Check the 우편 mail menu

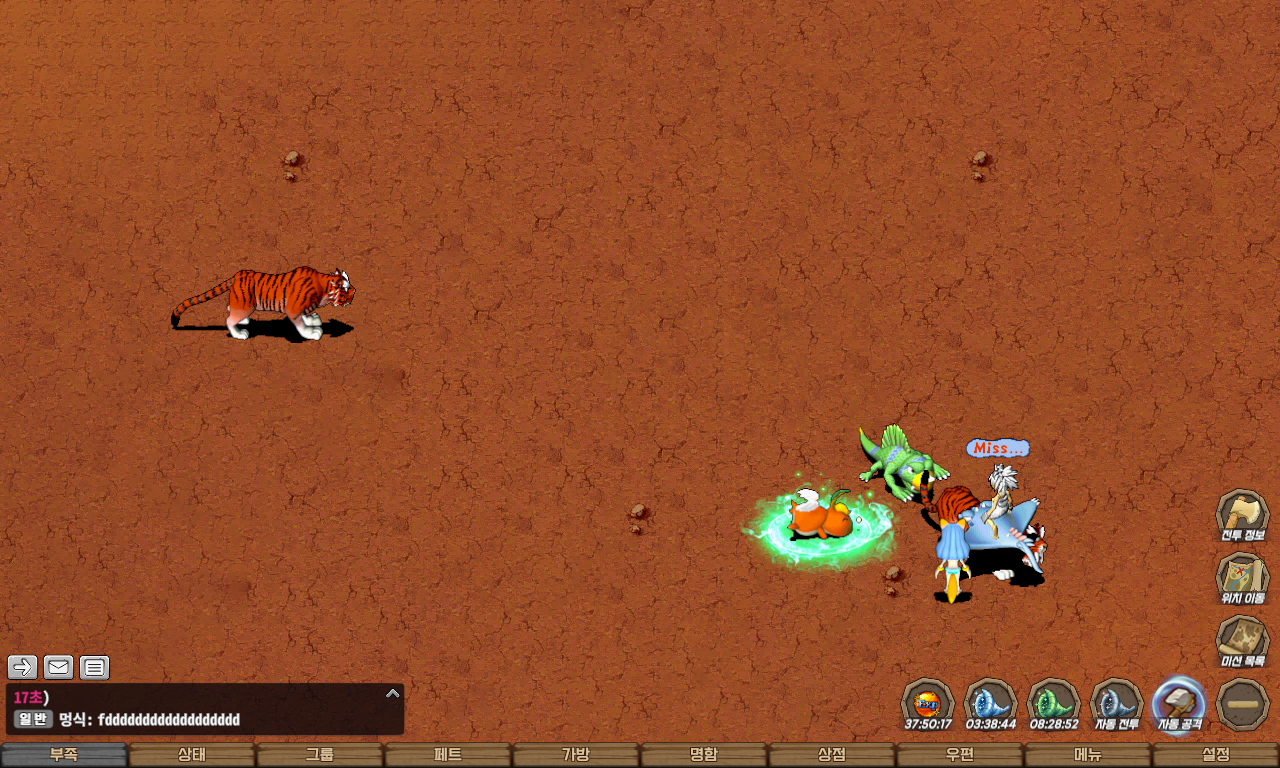pos(960,755)
